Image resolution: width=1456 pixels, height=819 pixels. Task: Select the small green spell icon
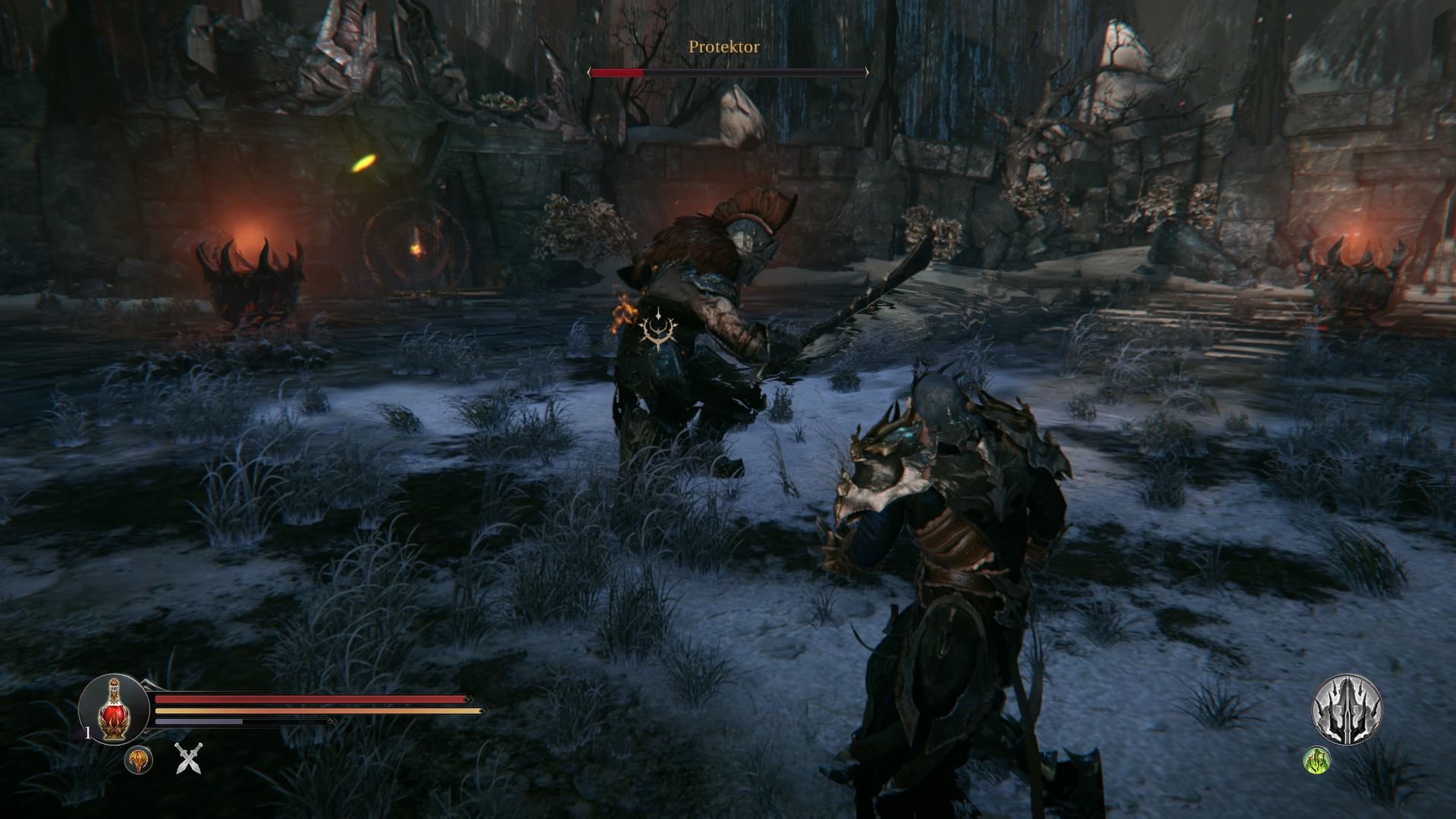[1317, 760]
